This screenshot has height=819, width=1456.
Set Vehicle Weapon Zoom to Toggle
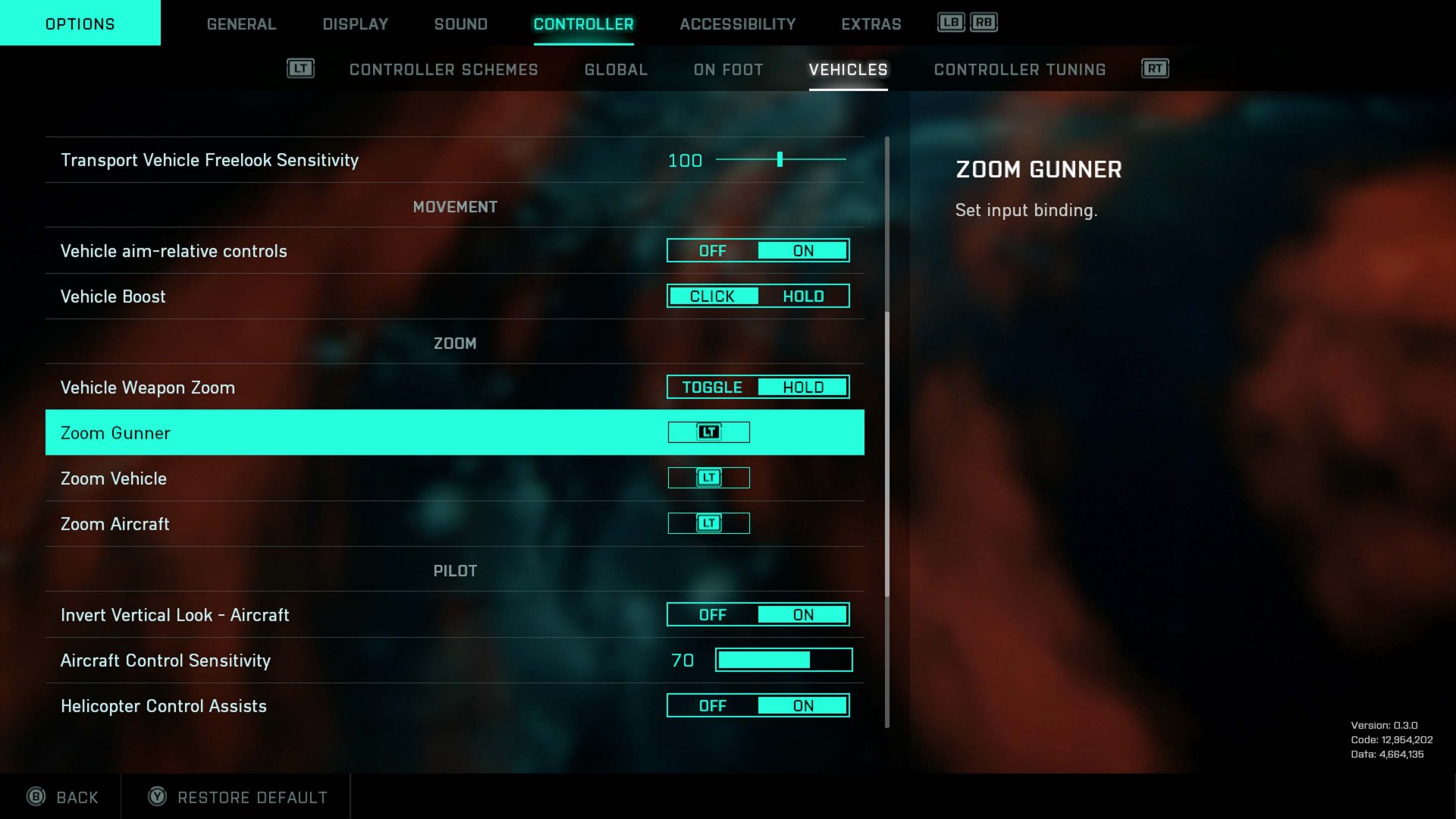[713, 388]
